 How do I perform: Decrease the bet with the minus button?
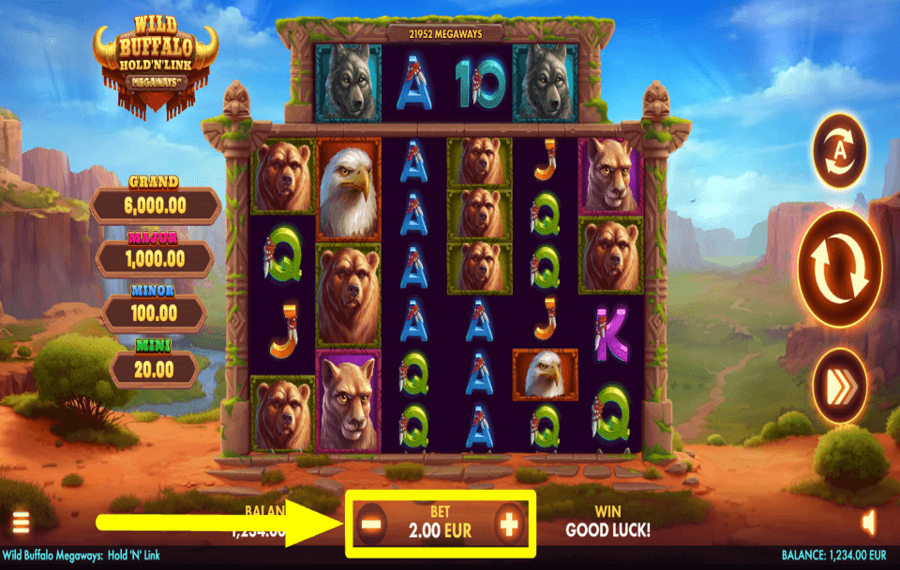pyautogui.click(x=372, y=523)
